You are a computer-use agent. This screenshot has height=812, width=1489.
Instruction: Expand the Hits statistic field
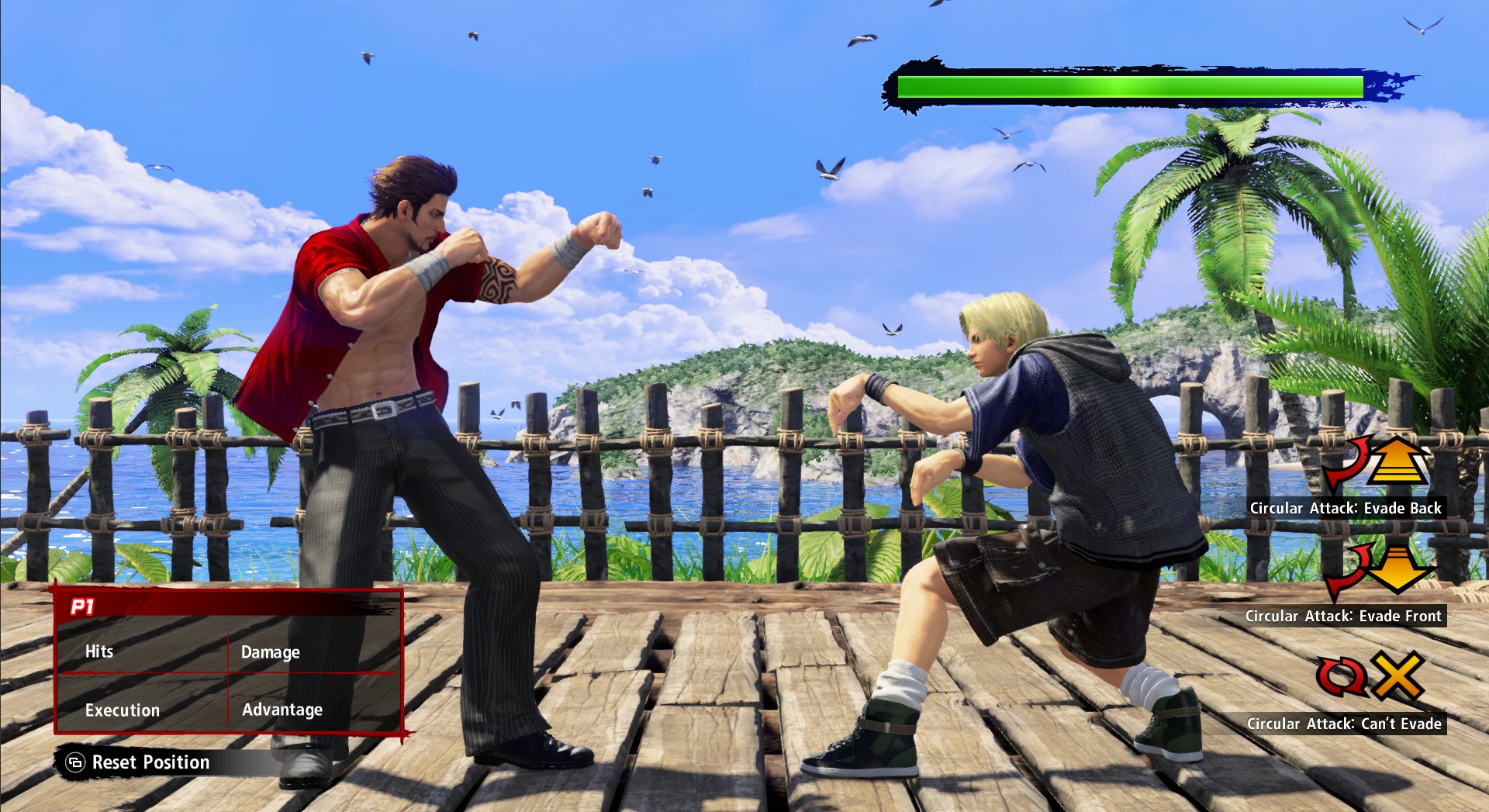pos(98,651)
